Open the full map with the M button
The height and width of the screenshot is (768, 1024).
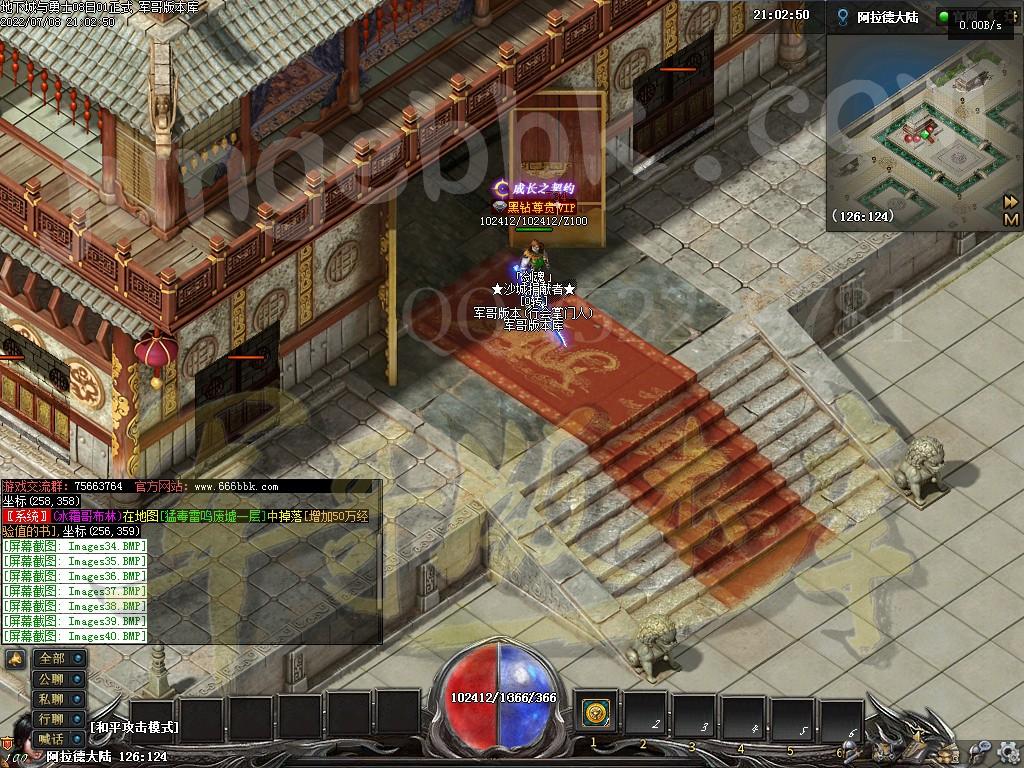(1011, 219)
